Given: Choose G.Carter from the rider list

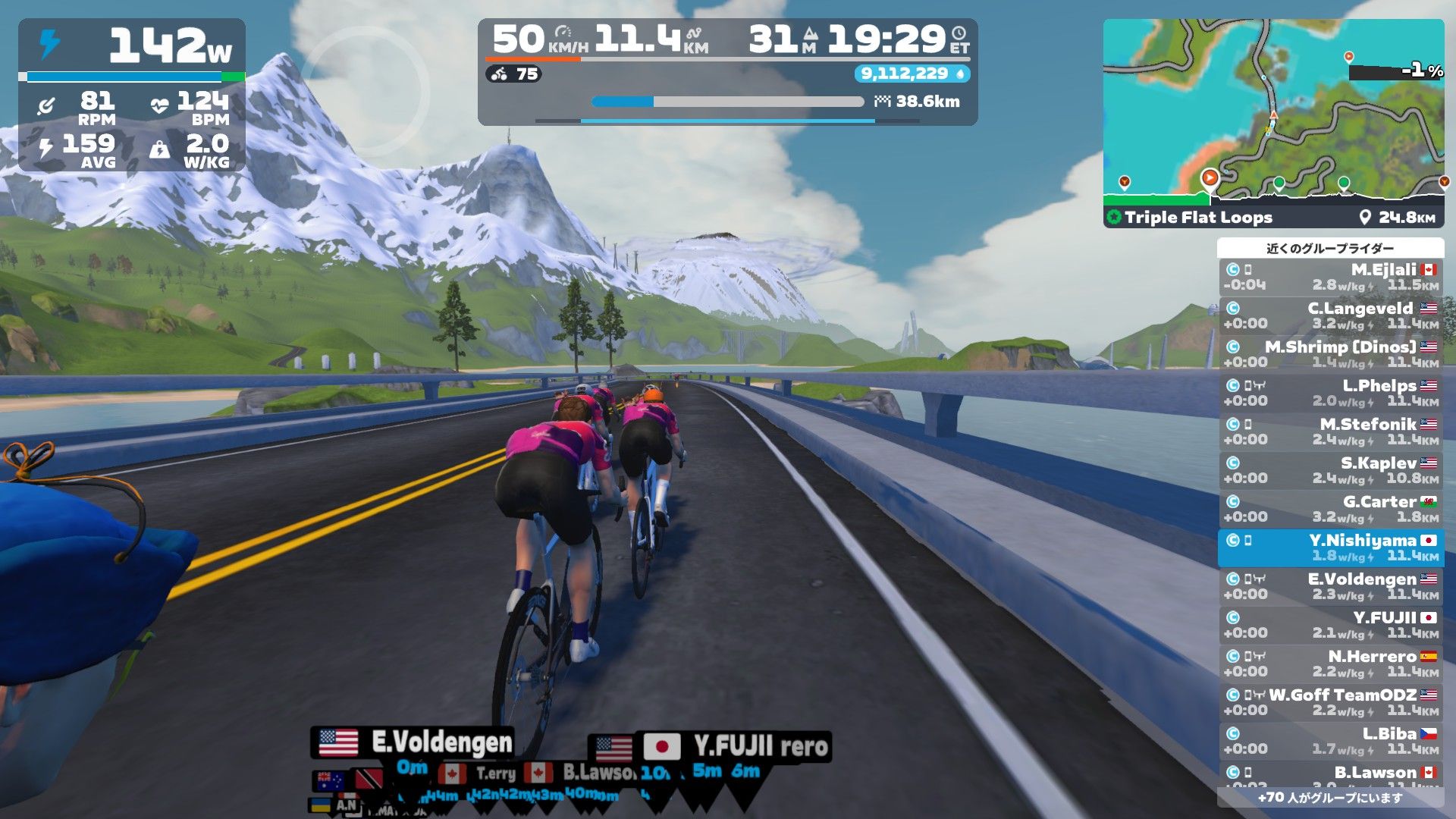Looking at the screenshot, I should pos(1331,510).
